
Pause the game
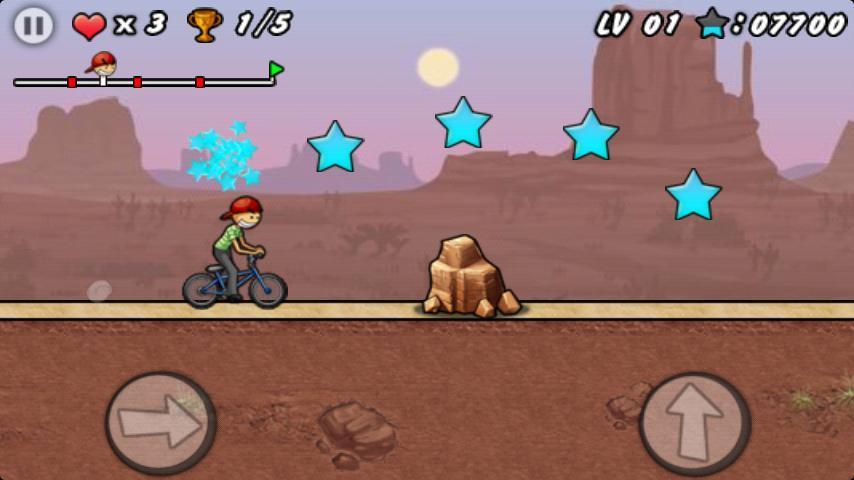tap(33, 25)
